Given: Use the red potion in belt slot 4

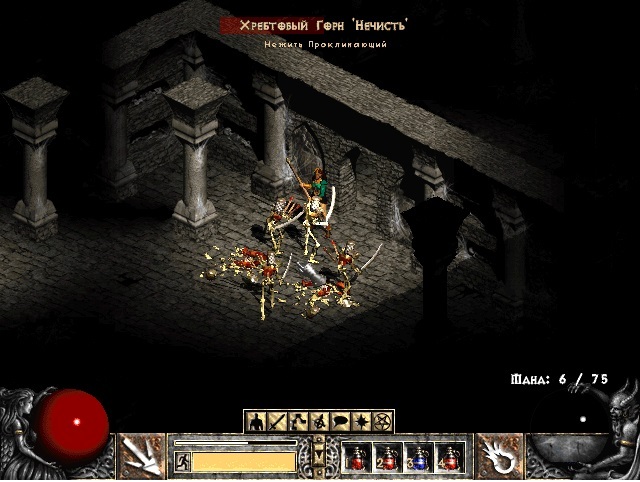Looking at the screenshot, I should pos(450,458).
